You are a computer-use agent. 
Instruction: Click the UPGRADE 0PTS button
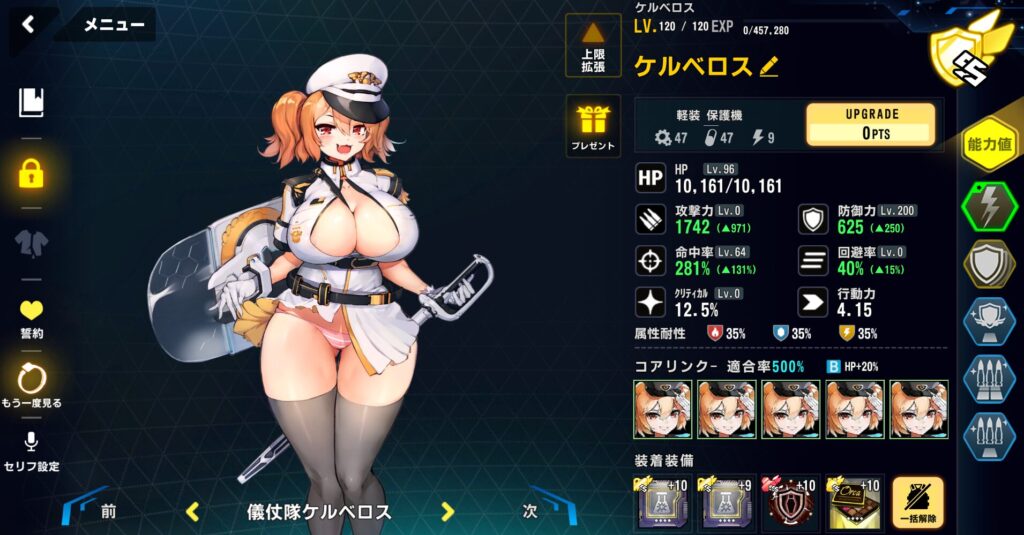[x=871, y=124]
